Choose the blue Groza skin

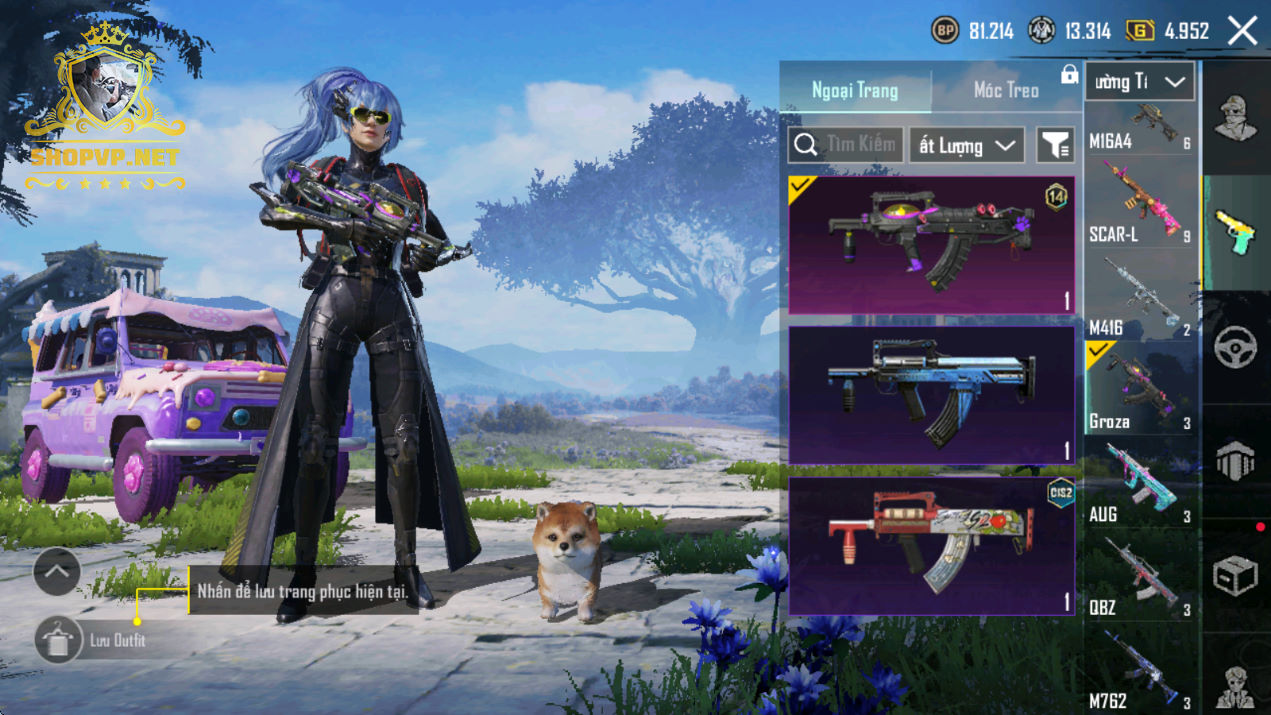(931, 395)
